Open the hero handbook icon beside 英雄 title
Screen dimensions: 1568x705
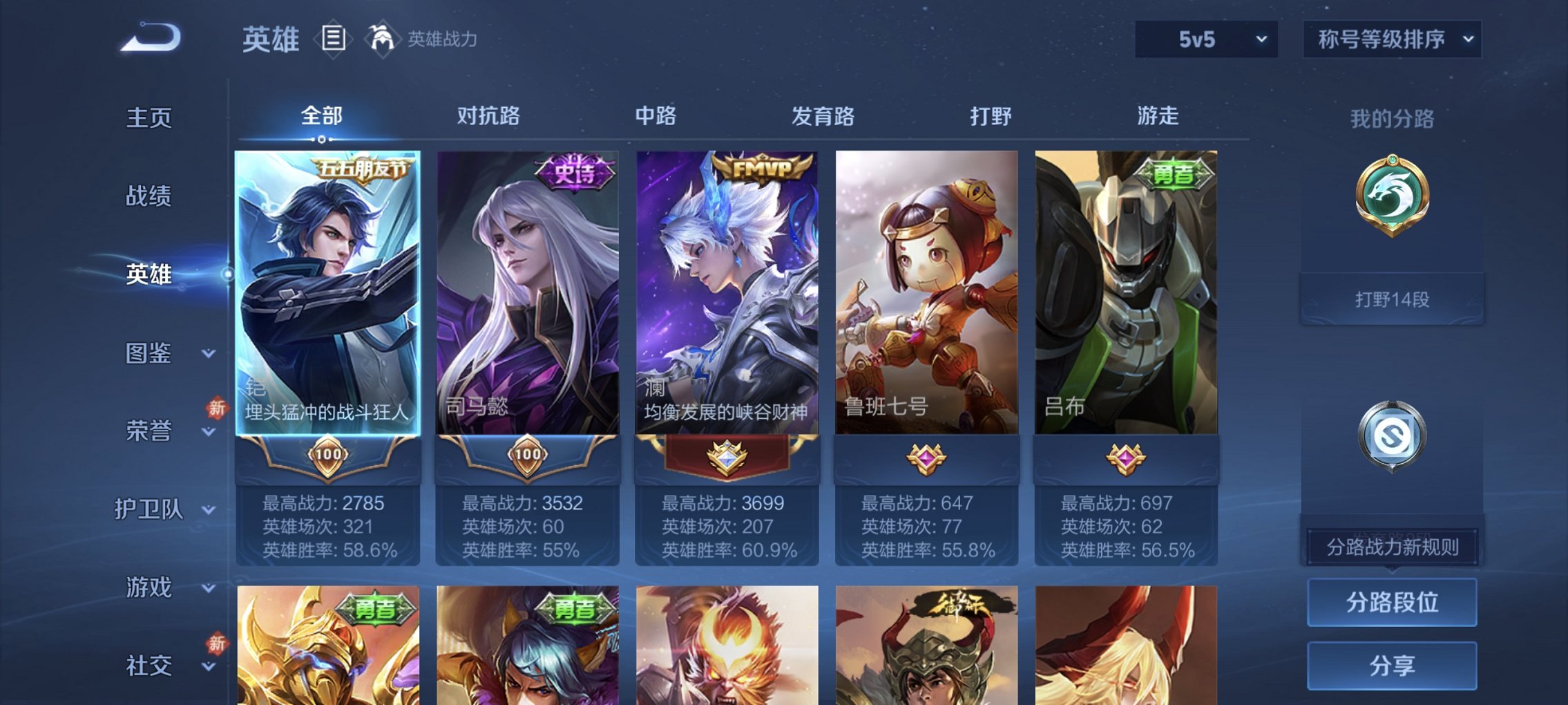click(x=334, y=39)
